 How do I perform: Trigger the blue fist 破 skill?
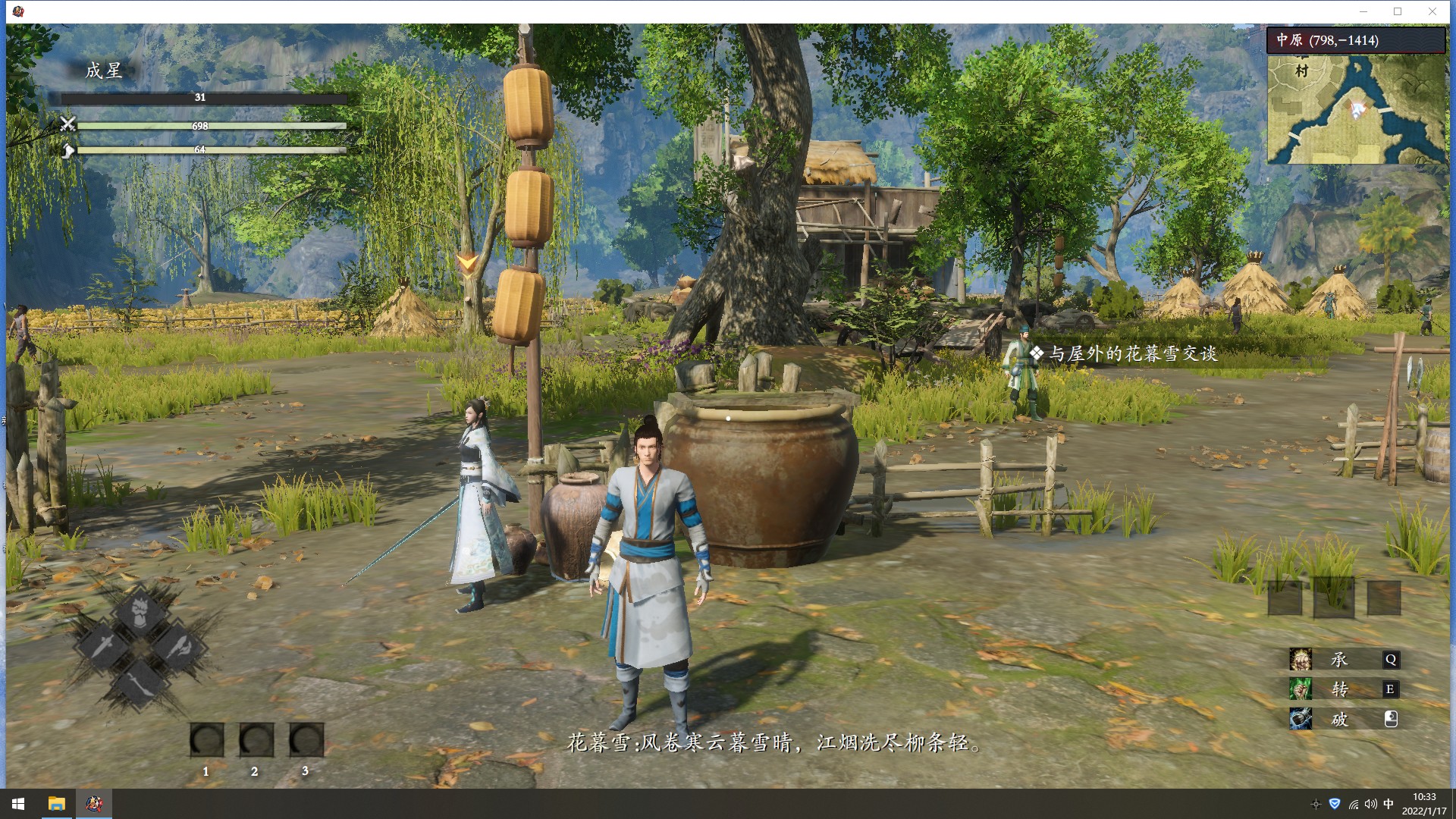(1301, 719)
